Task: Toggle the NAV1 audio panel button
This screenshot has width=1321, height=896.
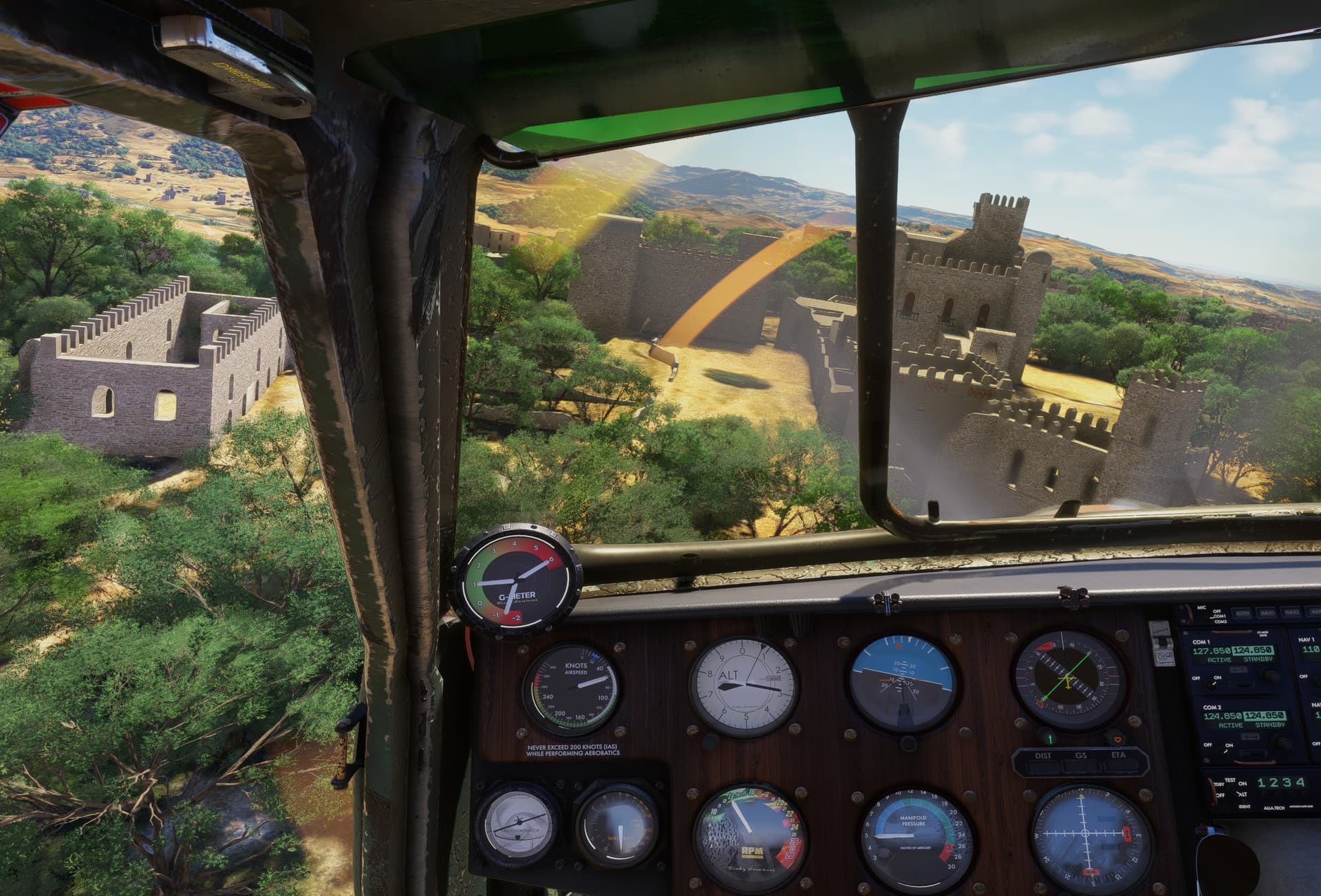Action: point(1268,612)
